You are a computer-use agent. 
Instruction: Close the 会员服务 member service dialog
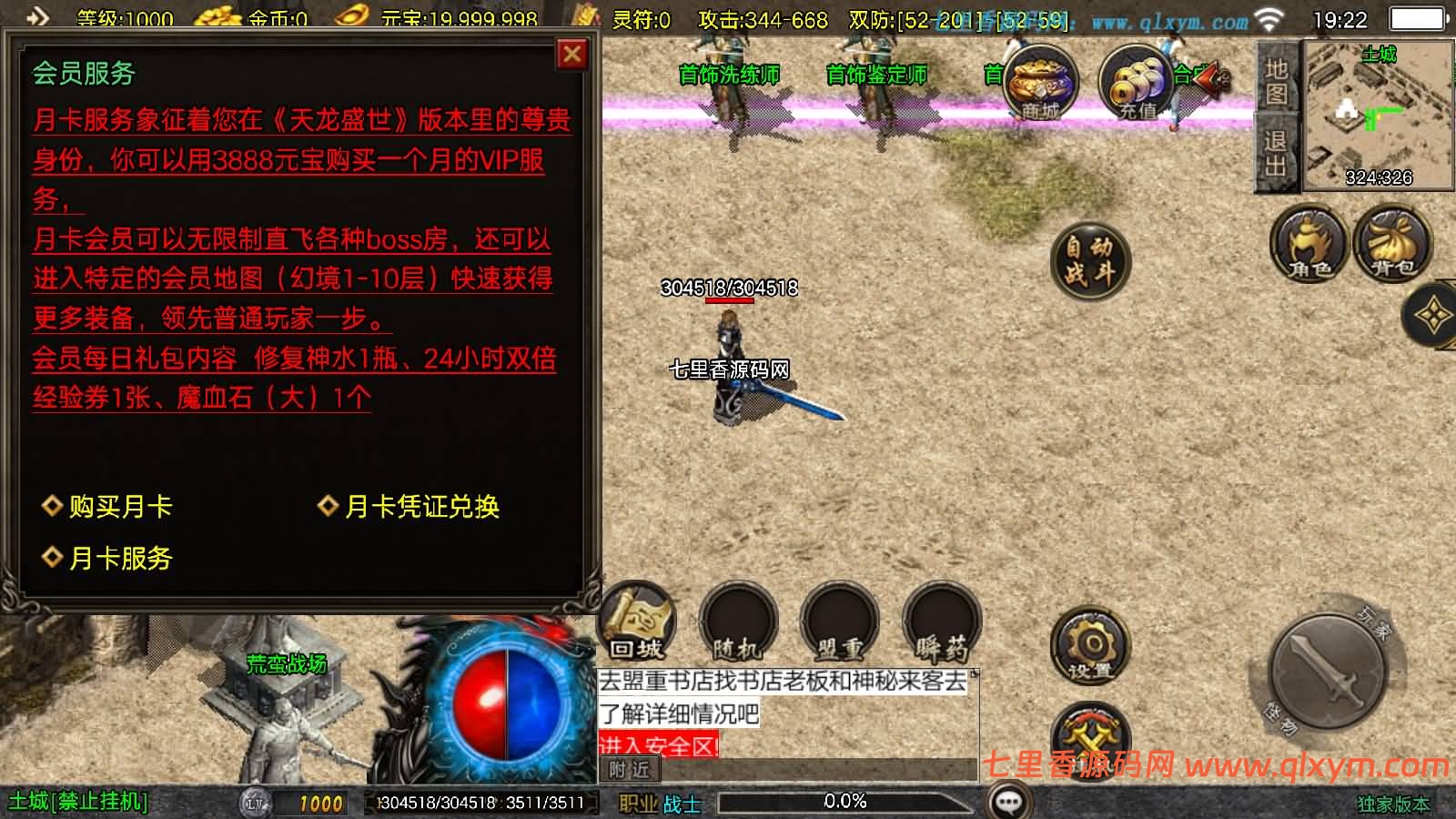click(x=571, y=55)
